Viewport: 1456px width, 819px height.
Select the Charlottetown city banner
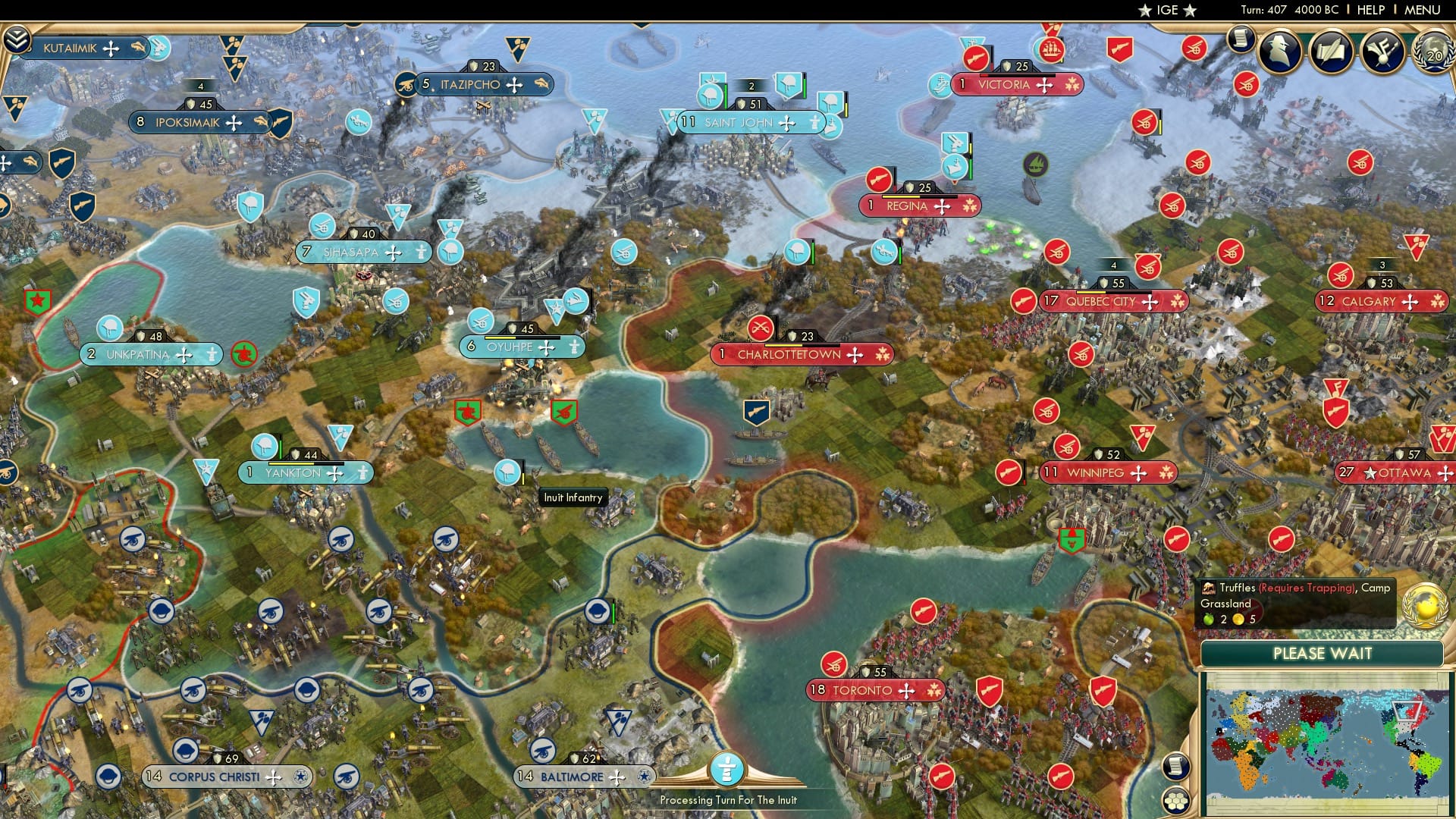[x=804, y=354]
